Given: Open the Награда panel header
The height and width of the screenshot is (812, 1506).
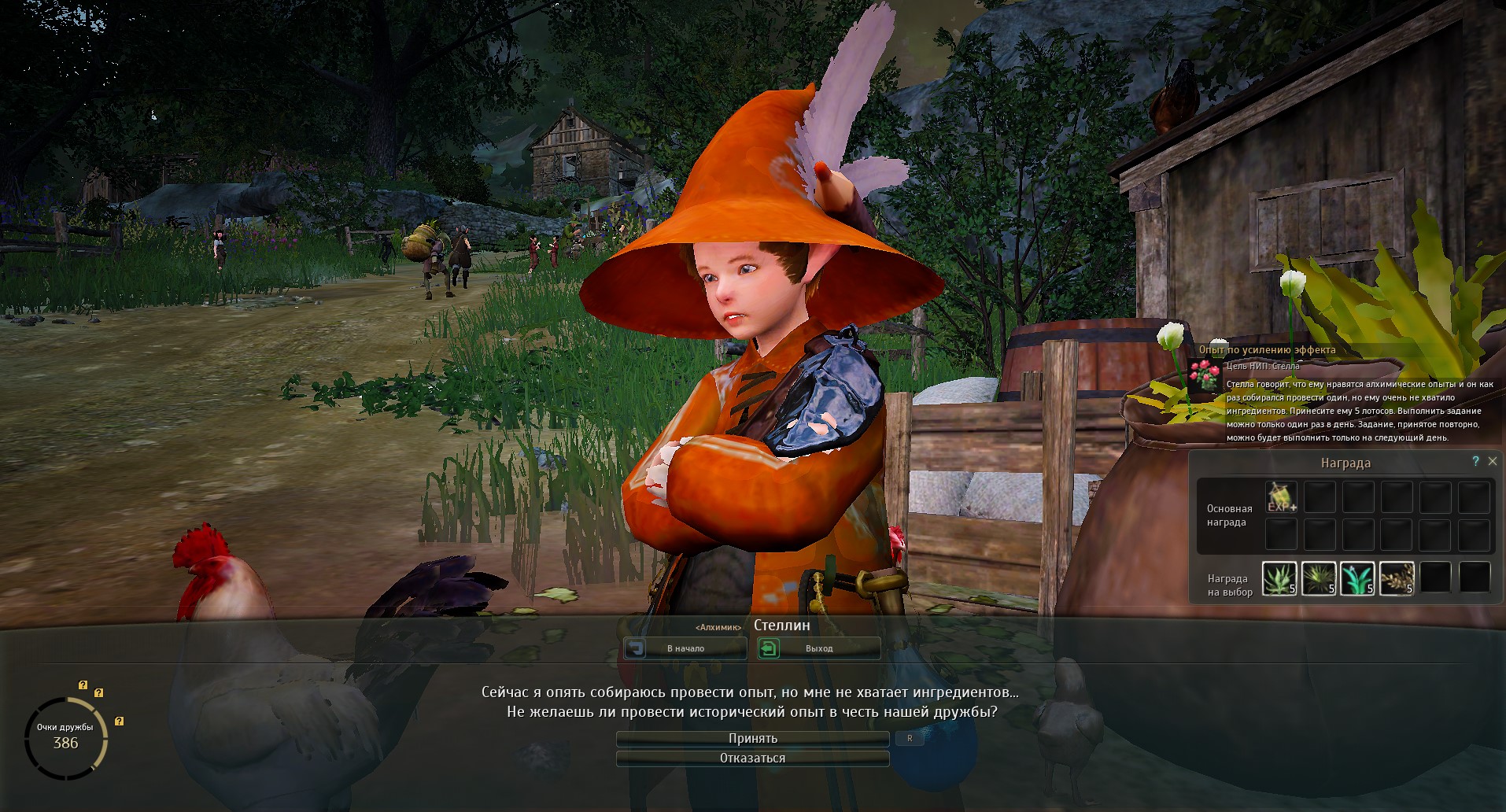Looking at the screenshot, I should [1345, 463].
